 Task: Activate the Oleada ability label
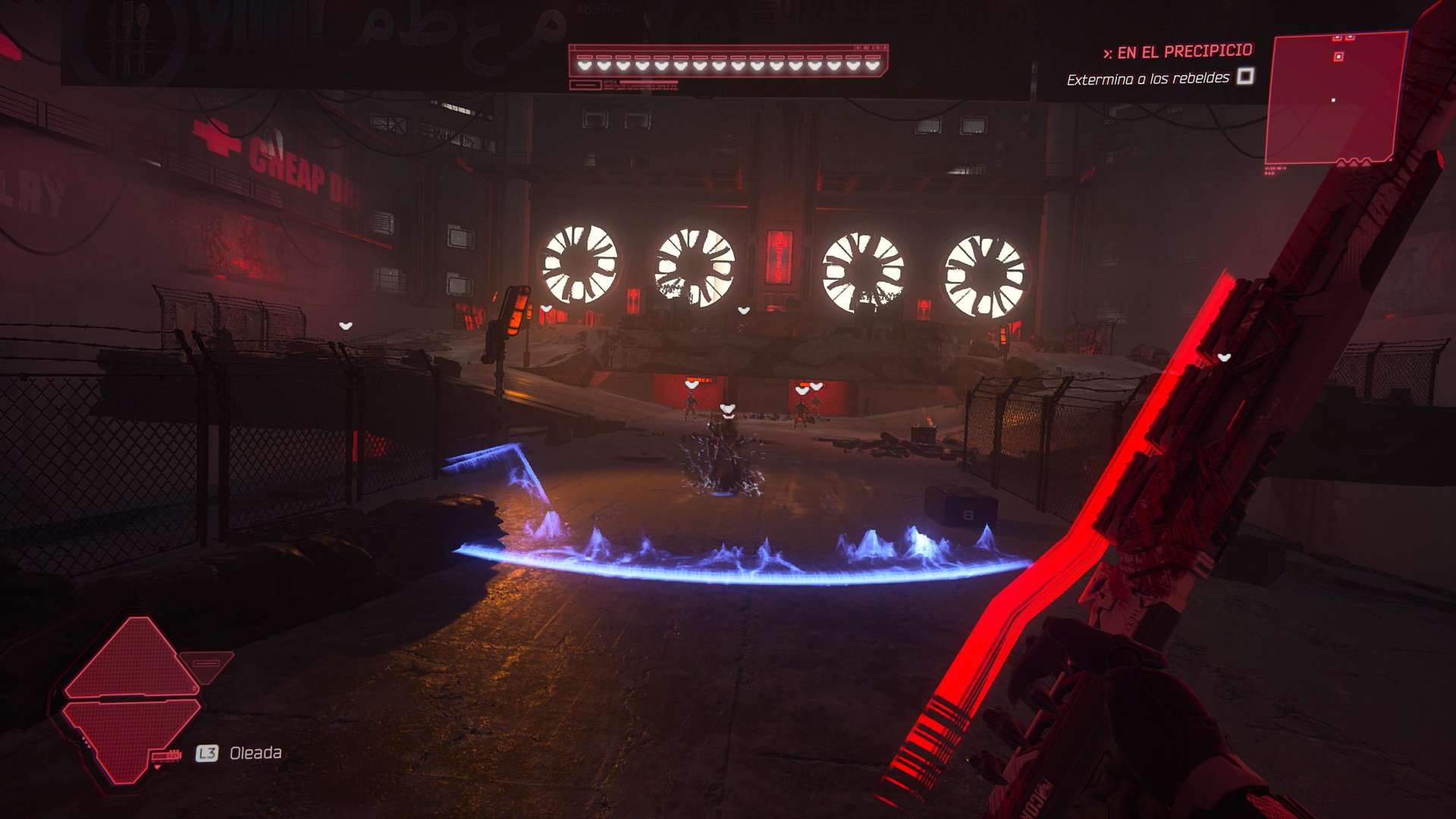(256, 753)
